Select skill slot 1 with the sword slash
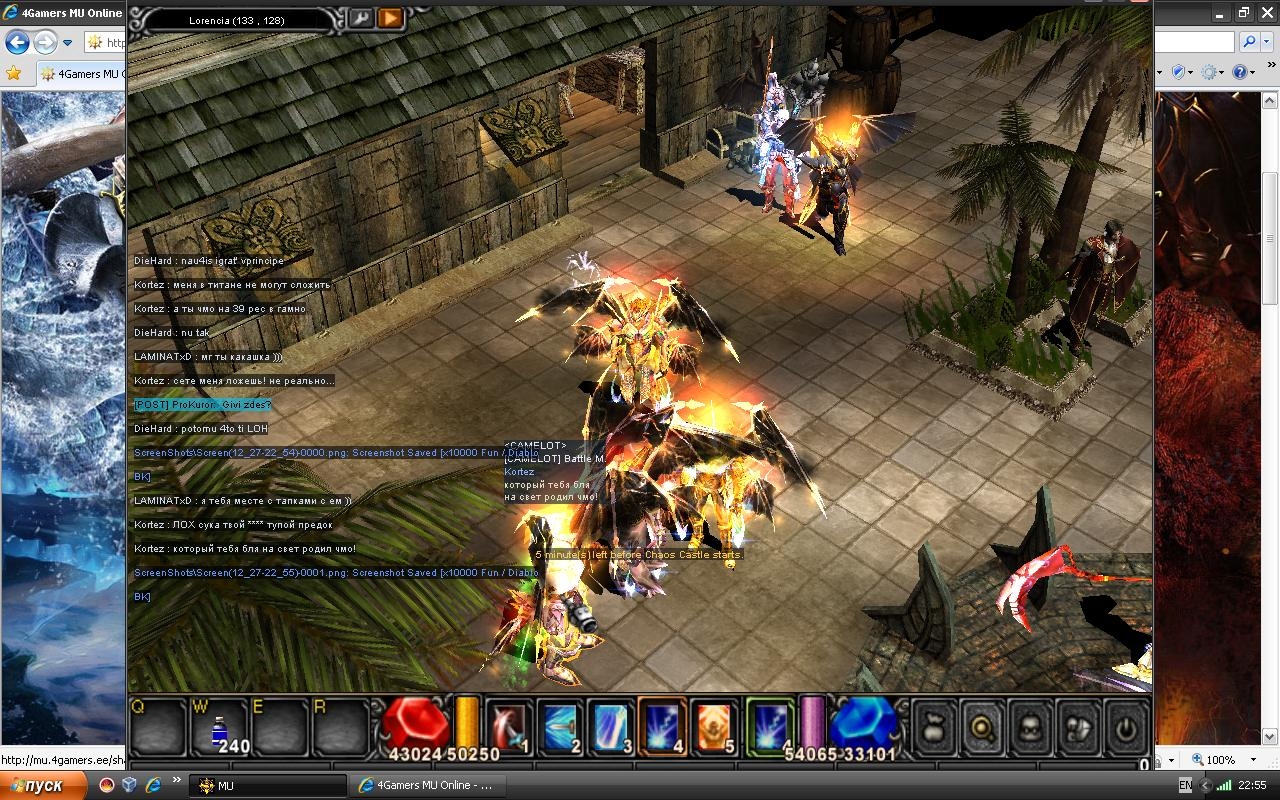Viewport: 1280px width, 800px height. click(508, 725)
